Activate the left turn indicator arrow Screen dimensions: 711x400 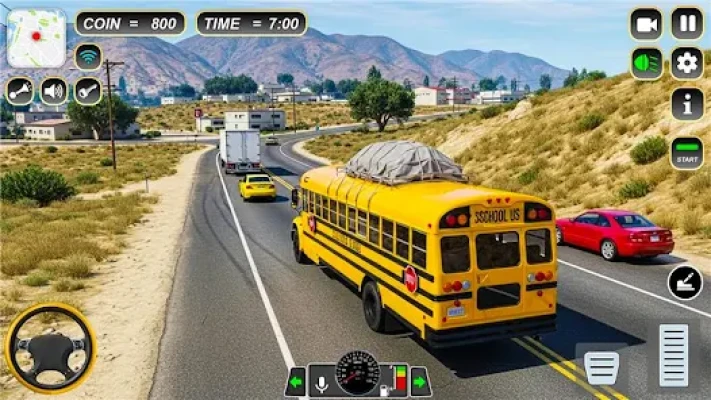pyautogui.click(x=295, y=381)
